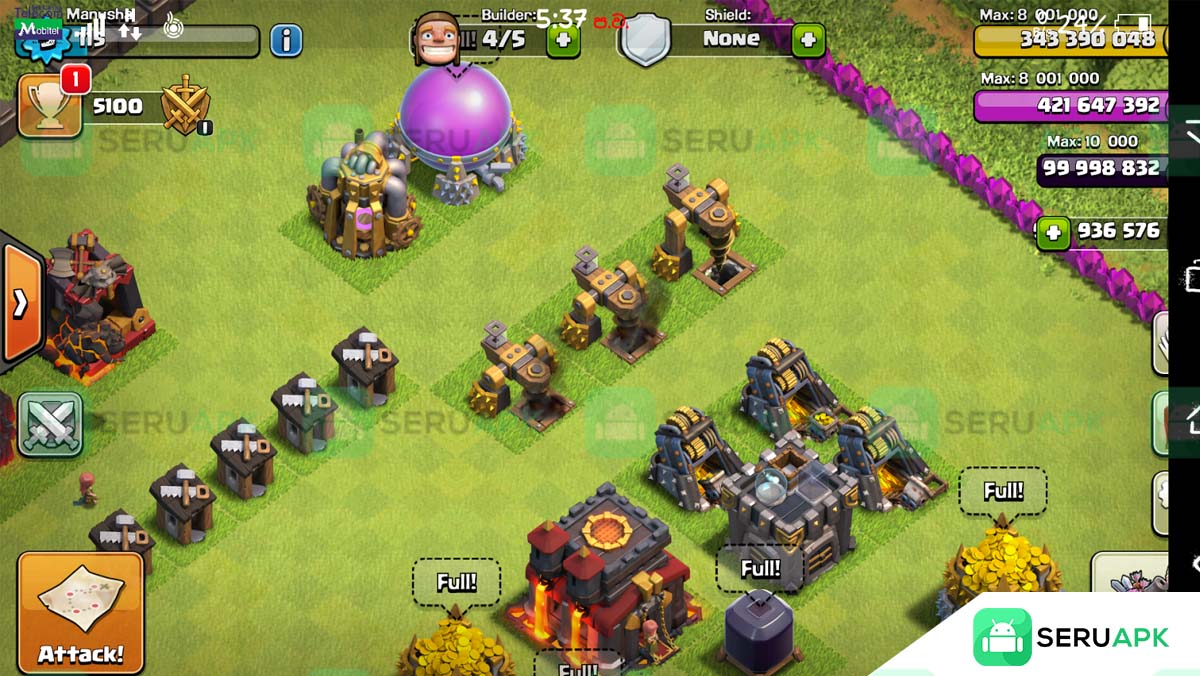The width and height of the screenshot is (1200, 676).
Task: Purchase more gems with the plus button
Action: pyautogui.click(x=1052, y=233)
